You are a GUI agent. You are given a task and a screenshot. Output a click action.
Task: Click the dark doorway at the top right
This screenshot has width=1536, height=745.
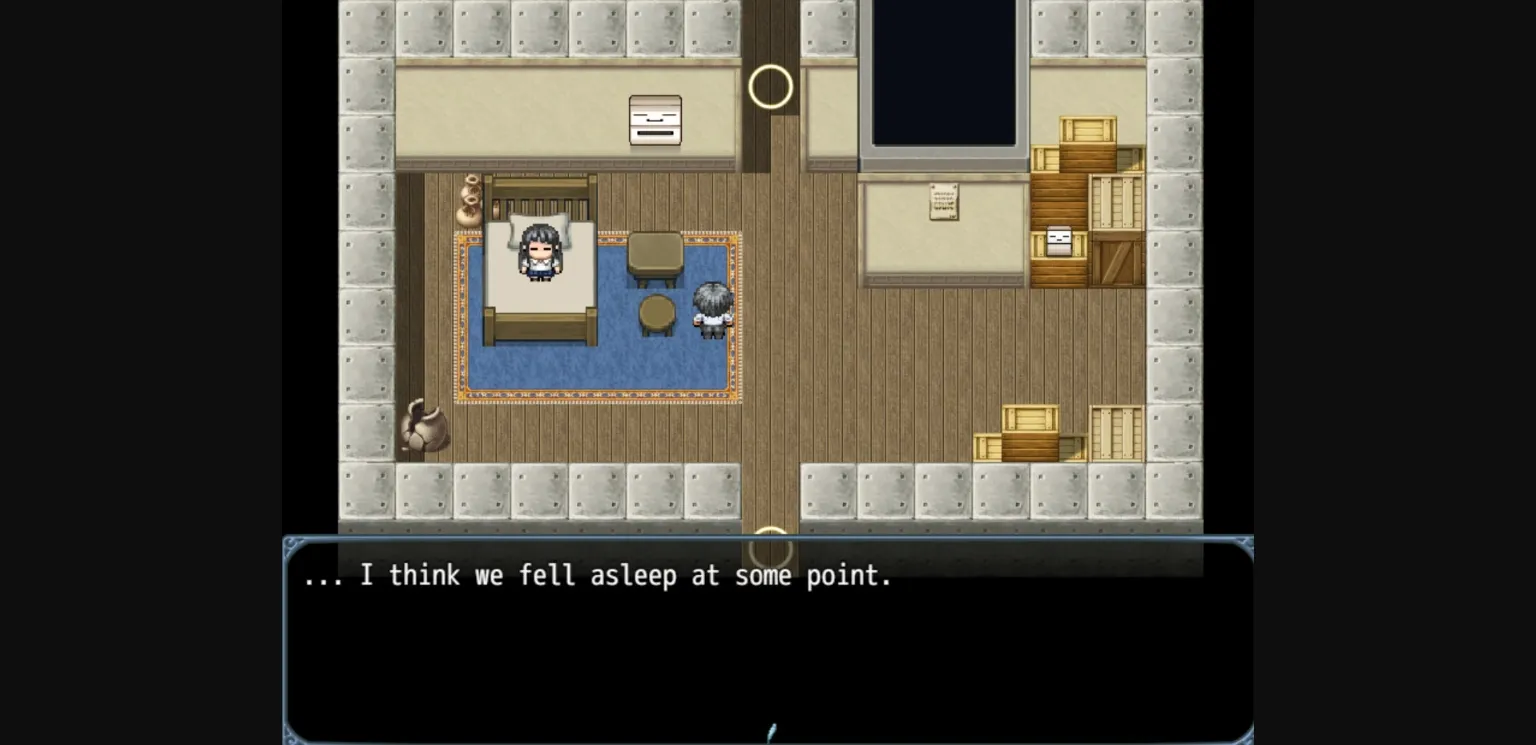point(943,70)
